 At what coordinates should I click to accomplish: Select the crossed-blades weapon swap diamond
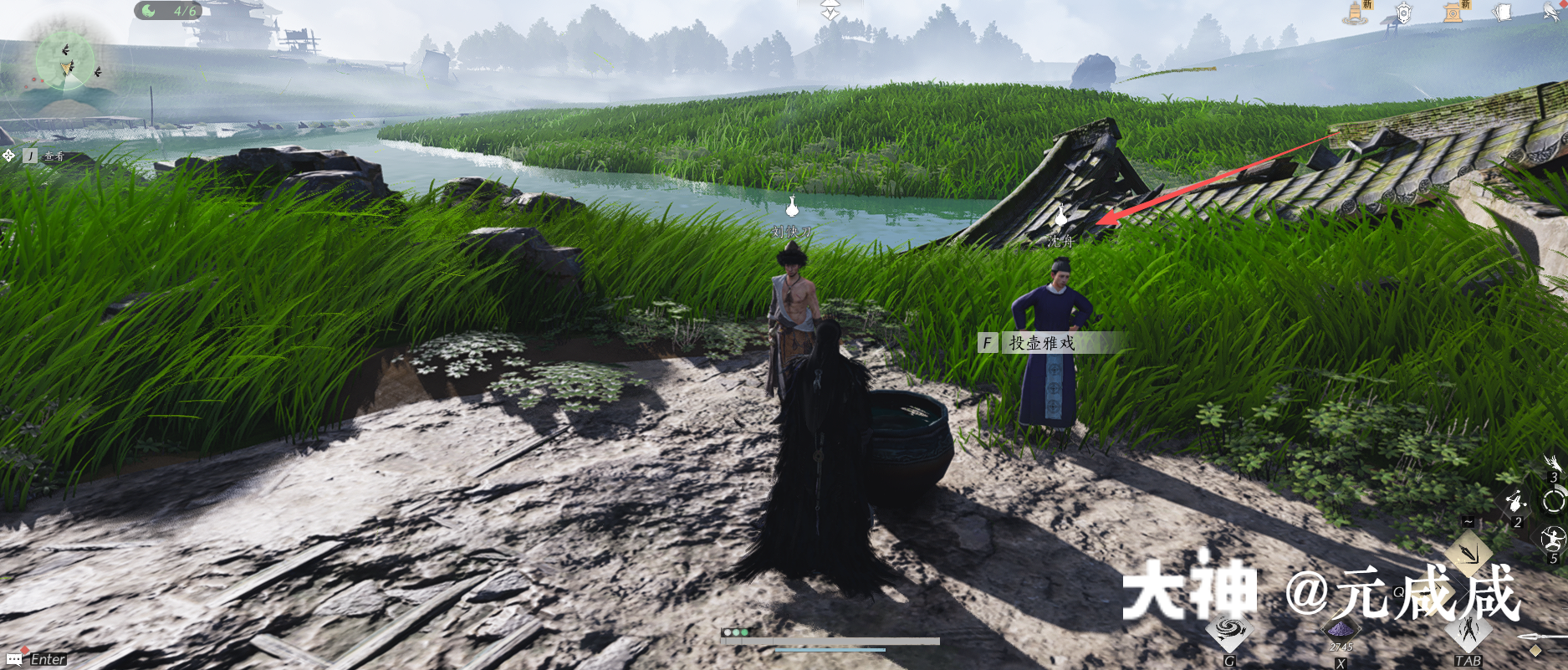coord(1468,632)
